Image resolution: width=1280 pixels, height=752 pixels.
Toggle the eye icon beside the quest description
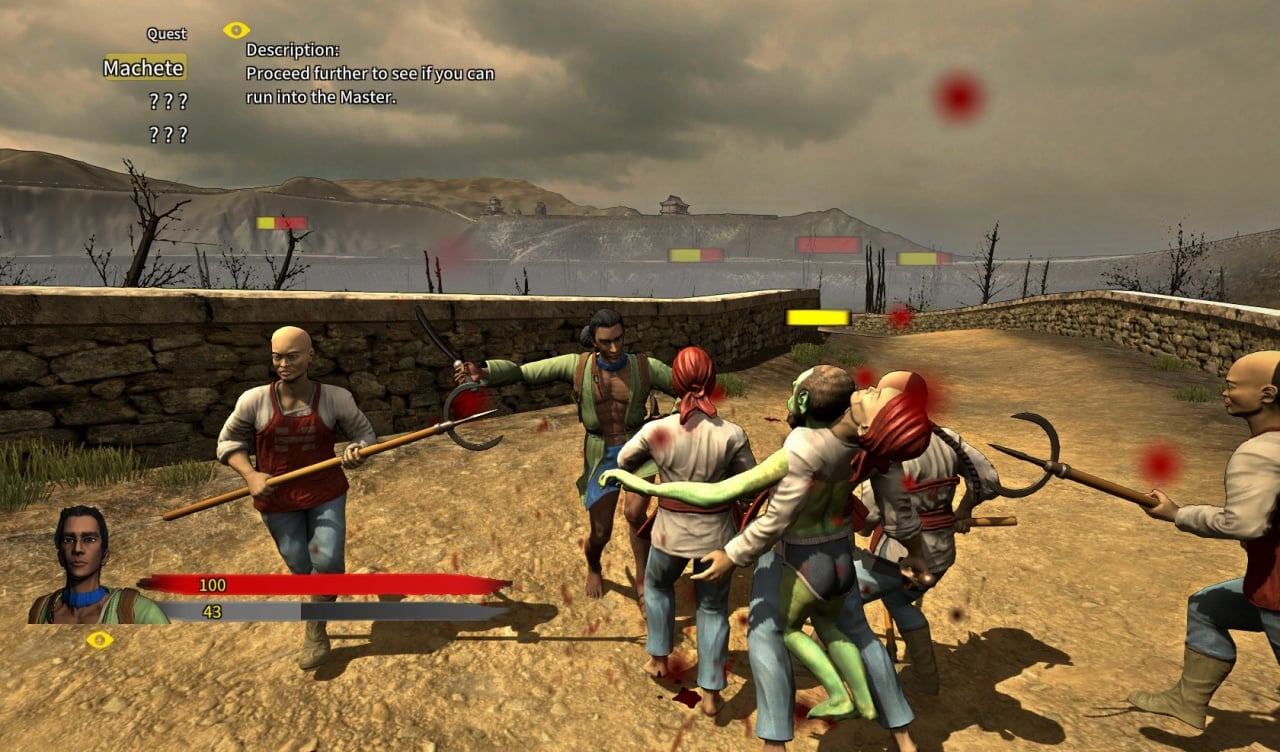[x=236, y=30]
